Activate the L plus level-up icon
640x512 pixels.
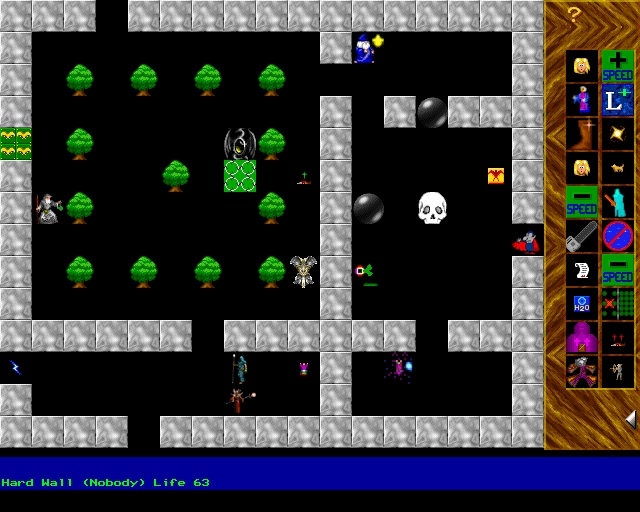[x=617, y=100]
